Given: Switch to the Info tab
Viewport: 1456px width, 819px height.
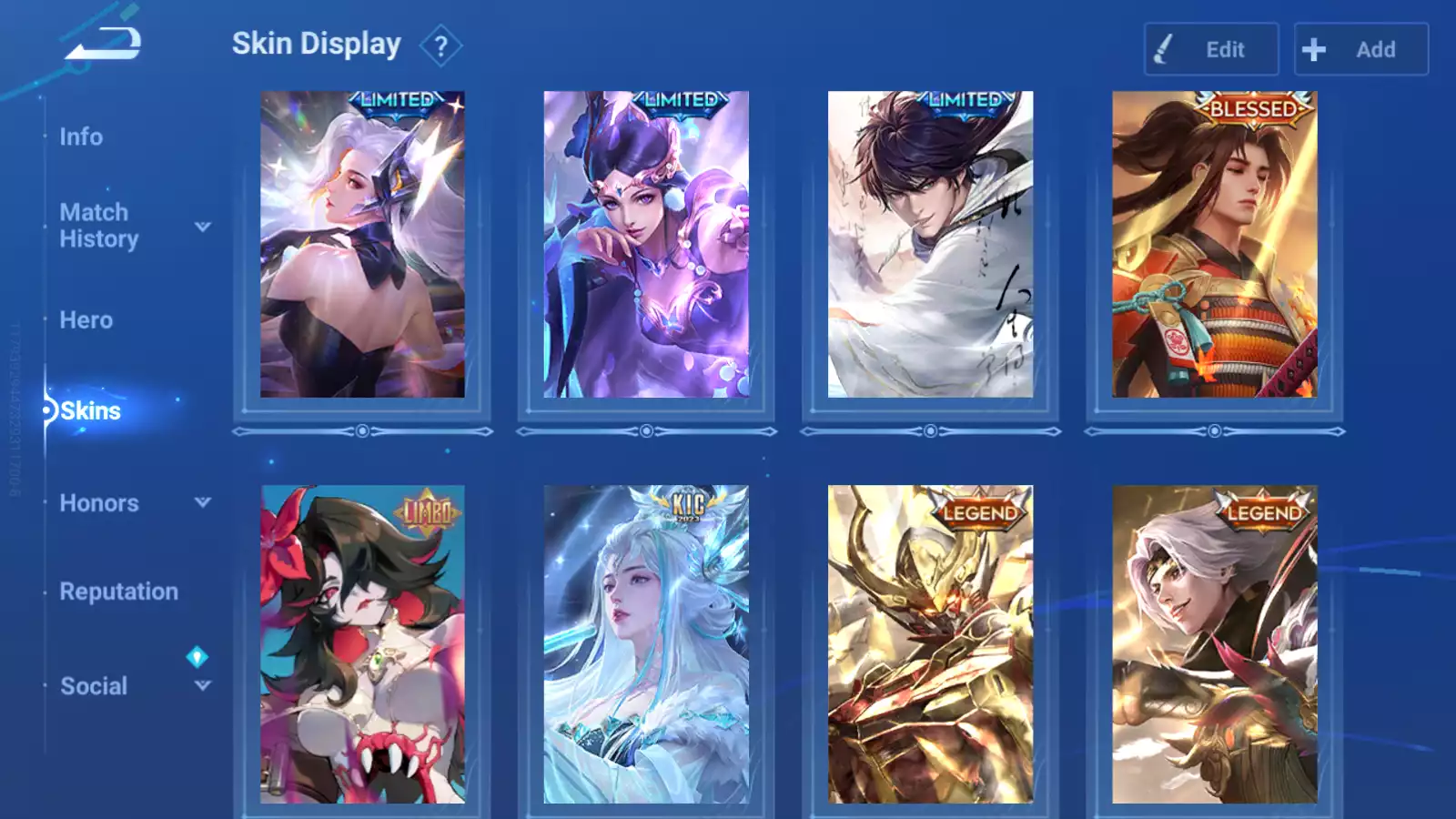Looking at the screenshot, I should click(x=81, y=136).
